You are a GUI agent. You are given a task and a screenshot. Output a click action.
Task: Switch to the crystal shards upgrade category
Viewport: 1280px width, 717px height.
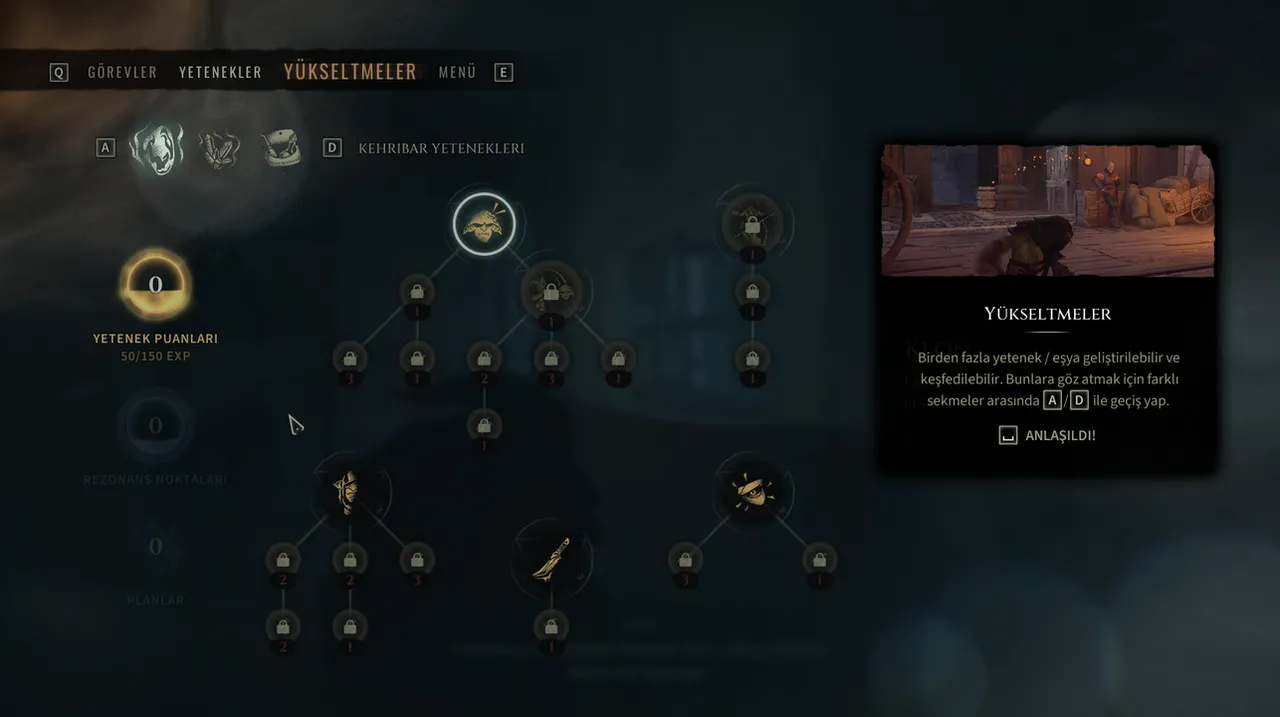pos(220,149)
